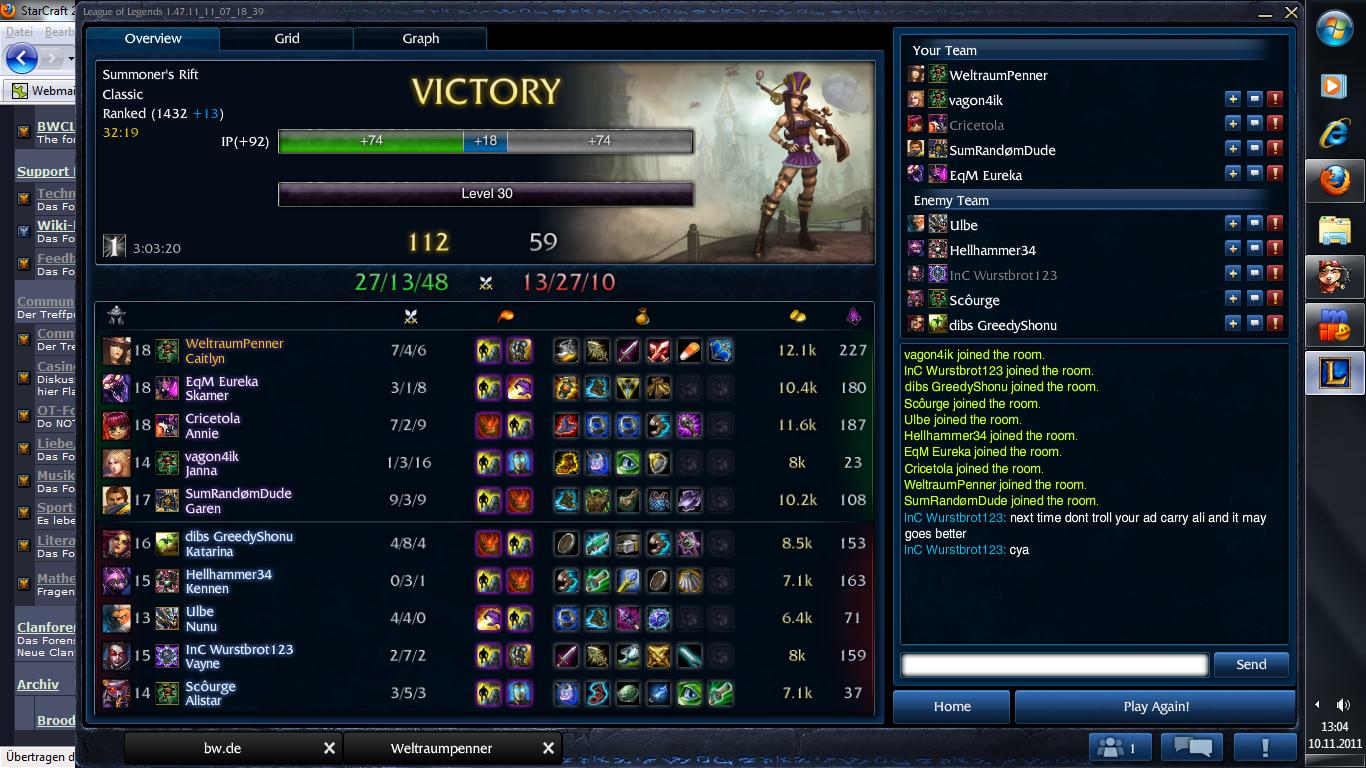Close the bw.de chat tab

[329, 748]
